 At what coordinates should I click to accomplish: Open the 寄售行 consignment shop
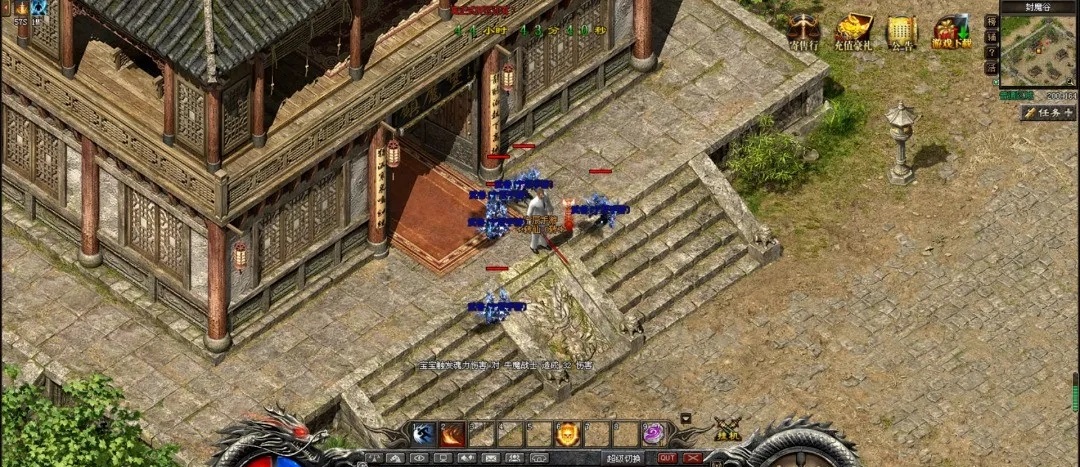click(x=802, y=31)
